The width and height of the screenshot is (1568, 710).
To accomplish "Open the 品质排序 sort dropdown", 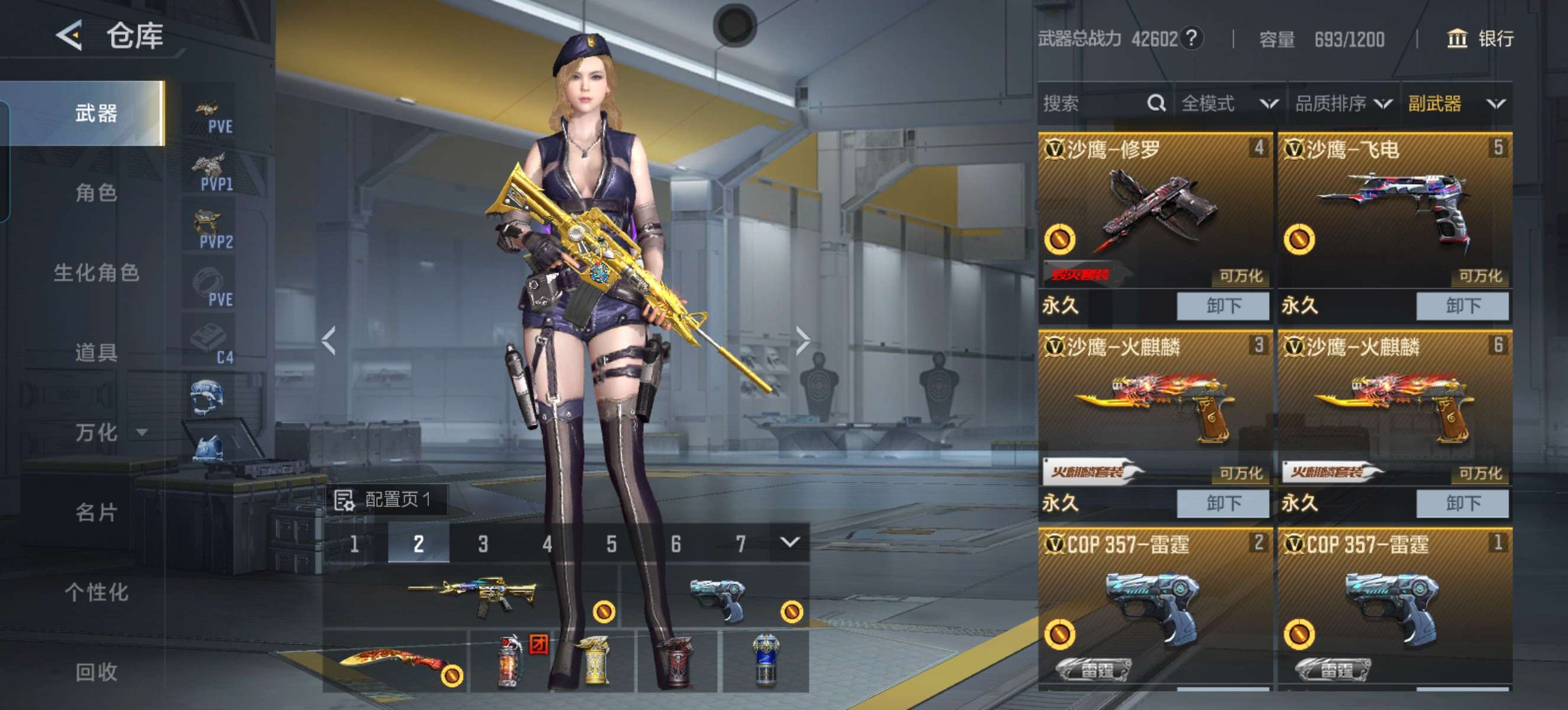I will (1343, 104).
